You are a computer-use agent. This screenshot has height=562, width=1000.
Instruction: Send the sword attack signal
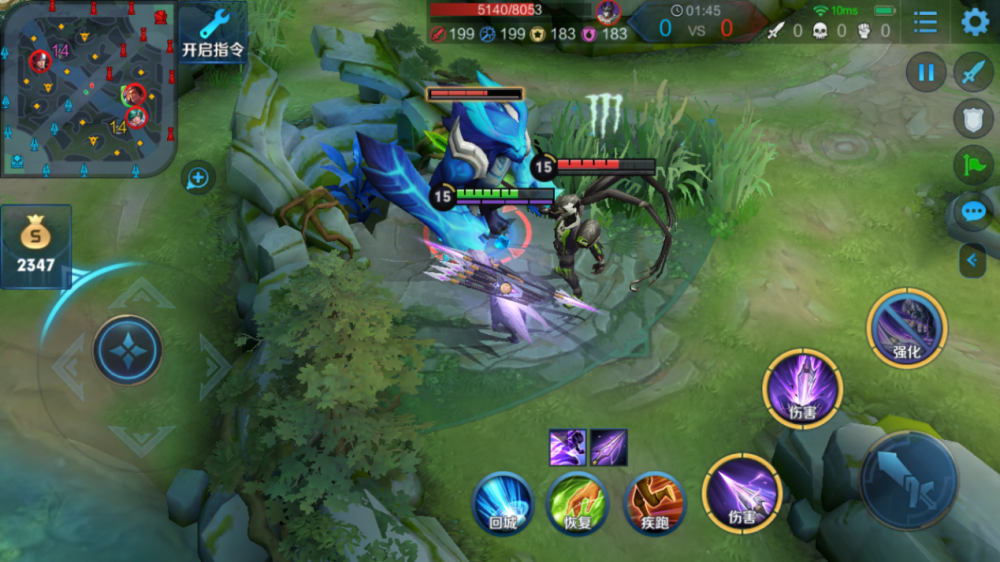974,72
